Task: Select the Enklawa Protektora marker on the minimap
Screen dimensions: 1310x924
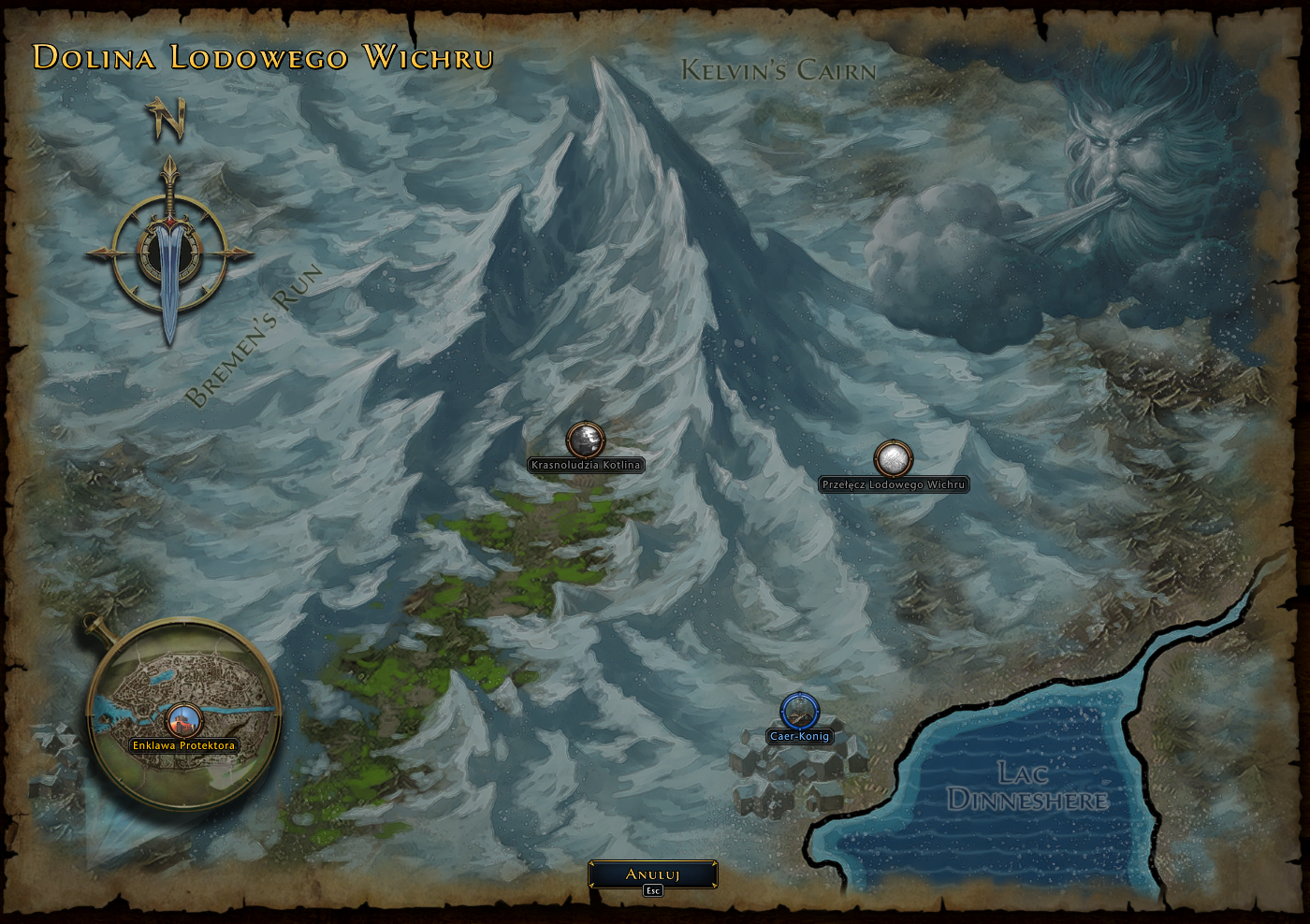Action: point(183,722)
